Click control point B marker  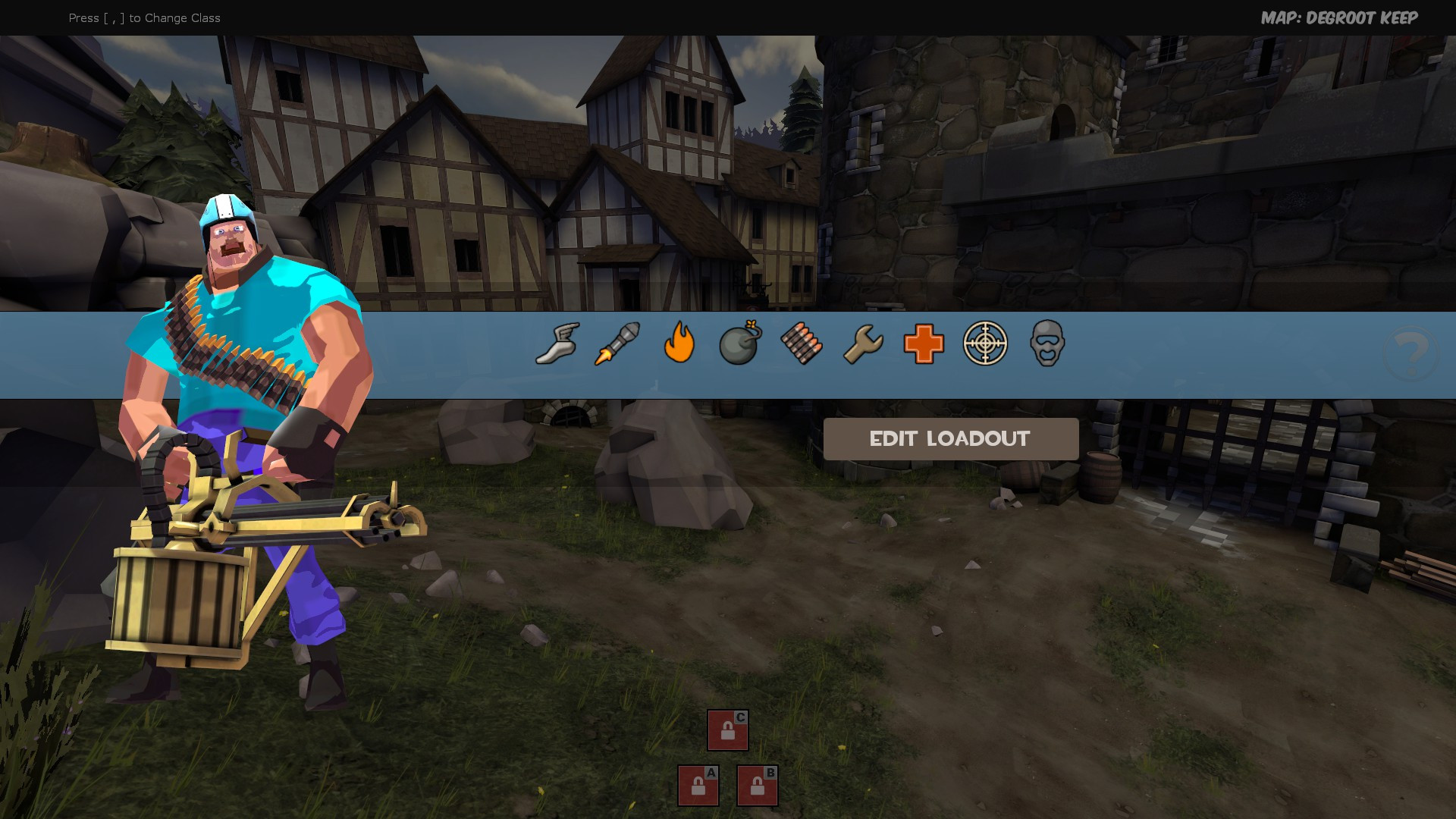pos(756,786)
